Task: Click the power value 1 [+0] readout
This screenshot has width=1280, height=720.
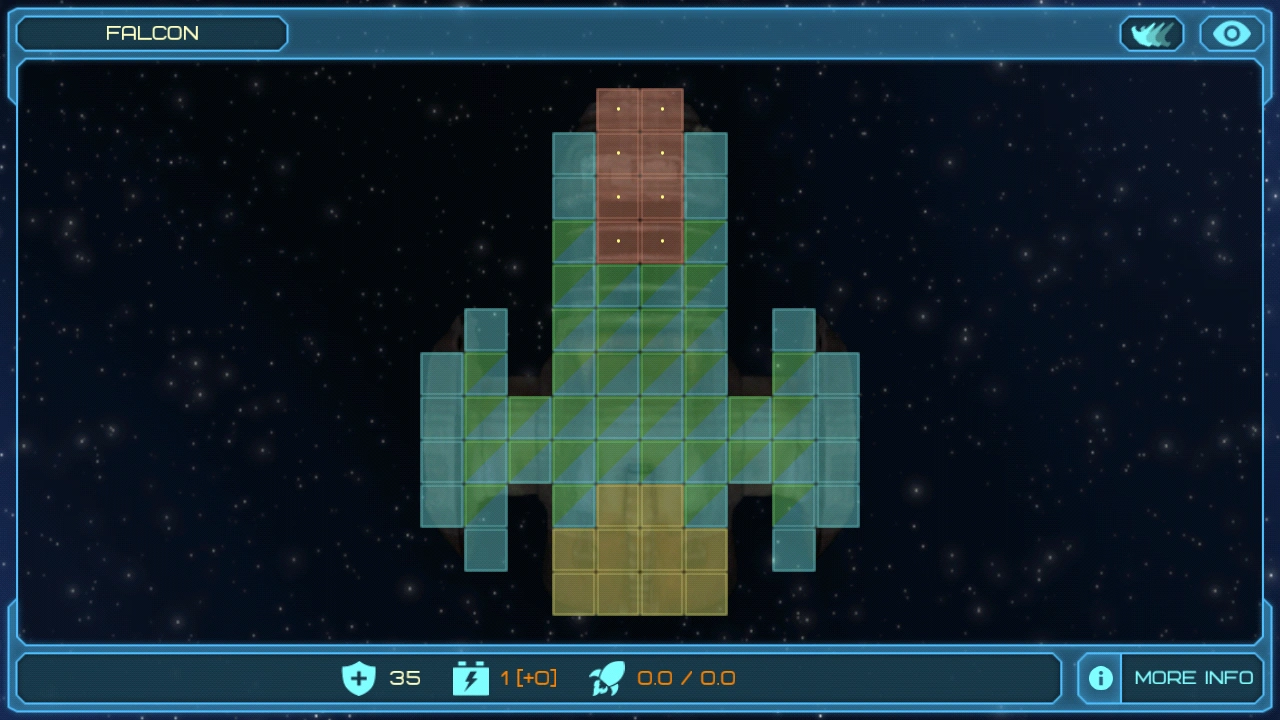Action: point(530,678)
